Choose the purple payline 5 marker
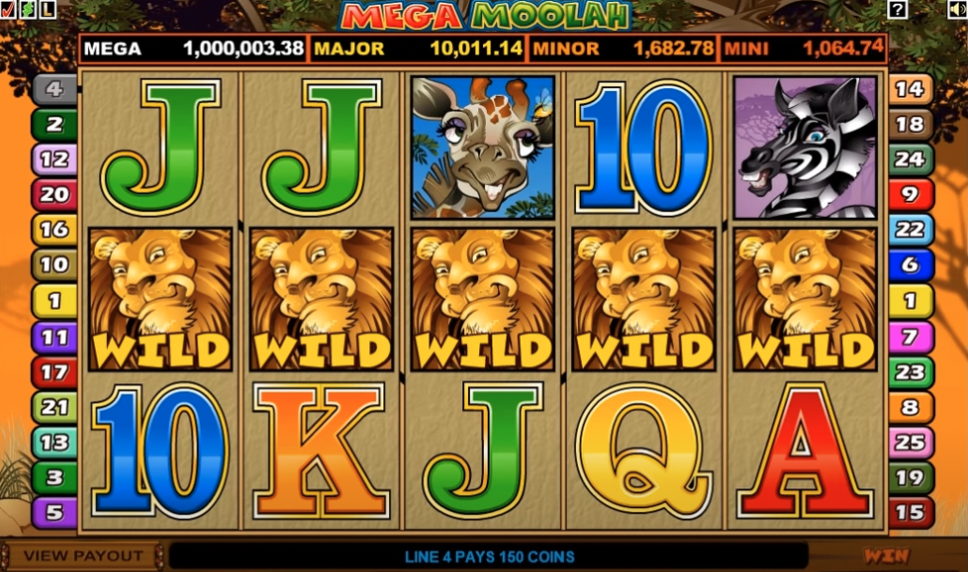This screenshot has width=968, height=572. point(54,512)
